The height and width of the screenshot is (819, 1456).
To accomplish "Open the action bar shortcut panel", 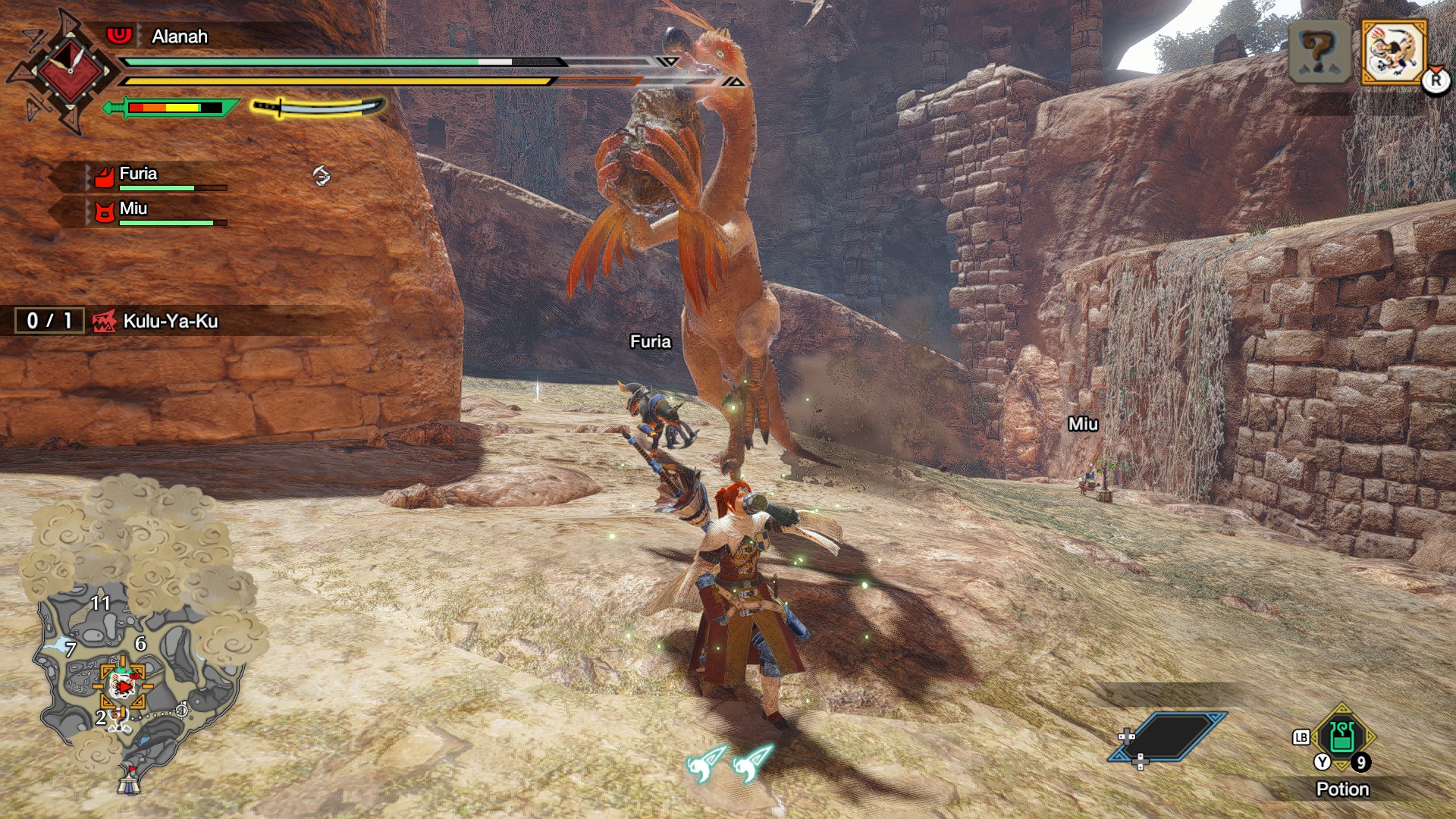I will pos(1168,736).
